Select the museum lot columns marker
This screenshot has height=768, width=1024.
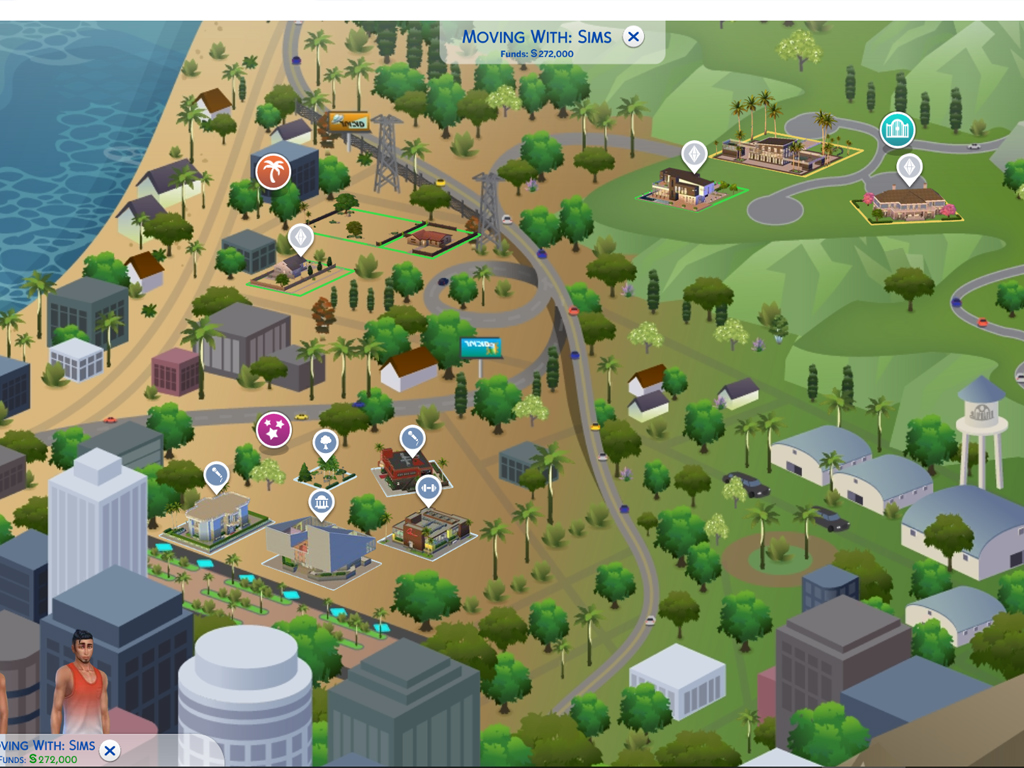(x=321, y=502)
